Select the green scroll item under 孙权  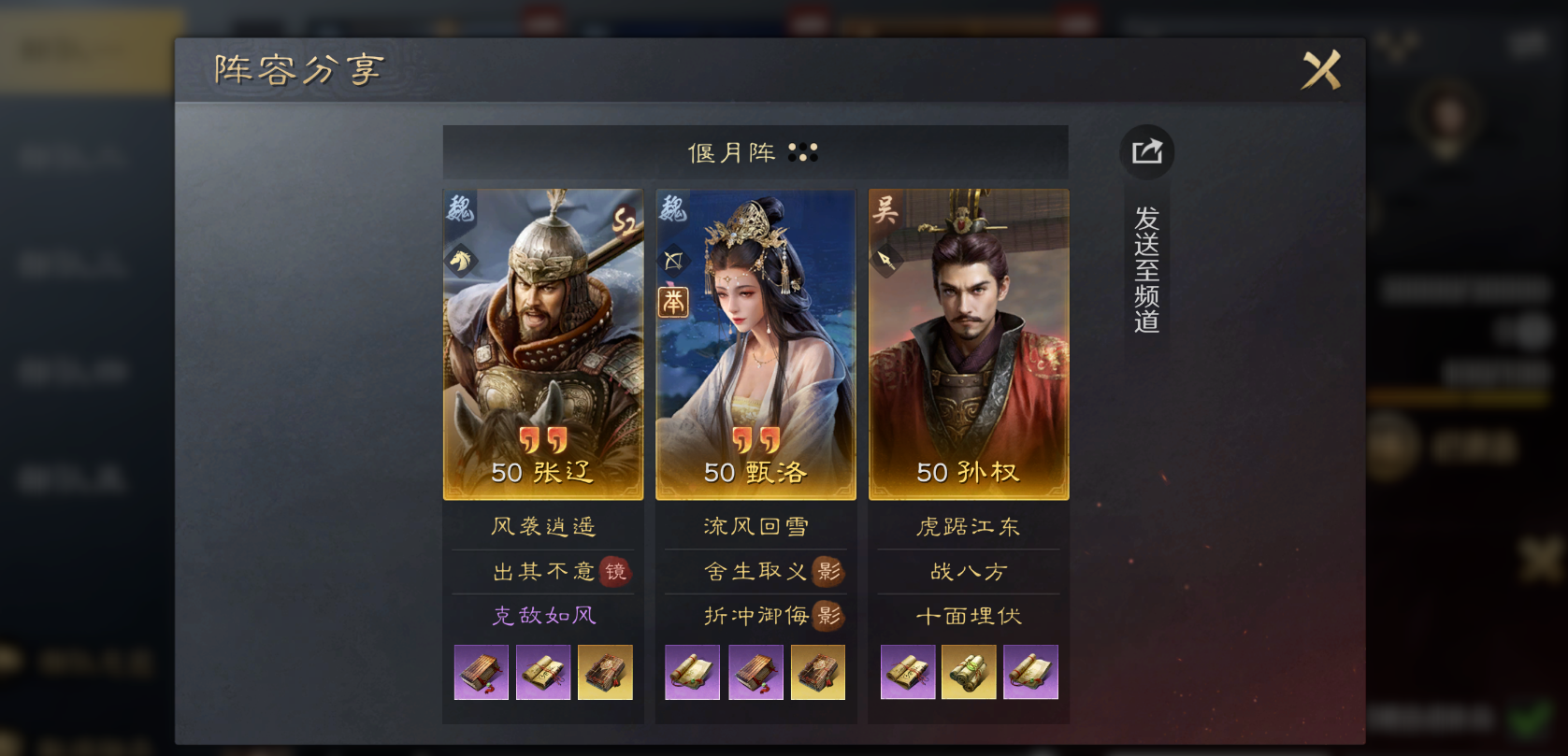pyautogui.click(x=968, y=672)
